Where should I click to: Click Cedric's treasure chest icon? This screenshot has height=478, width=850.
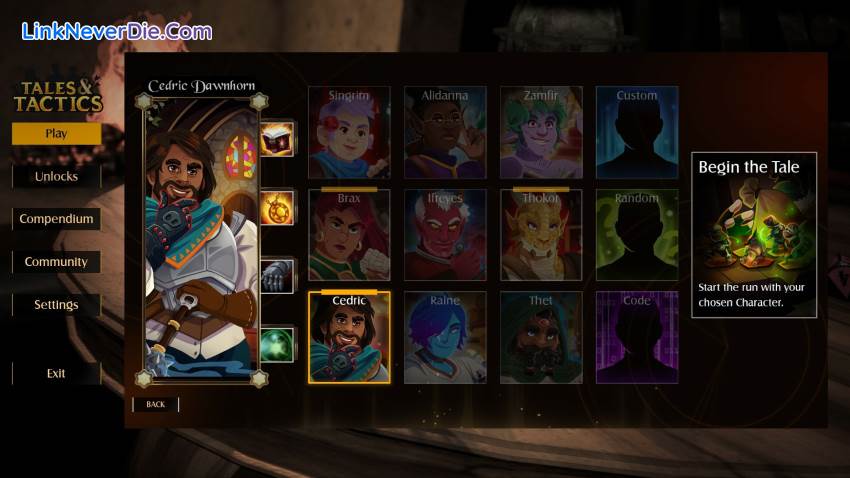pos(277,139)
